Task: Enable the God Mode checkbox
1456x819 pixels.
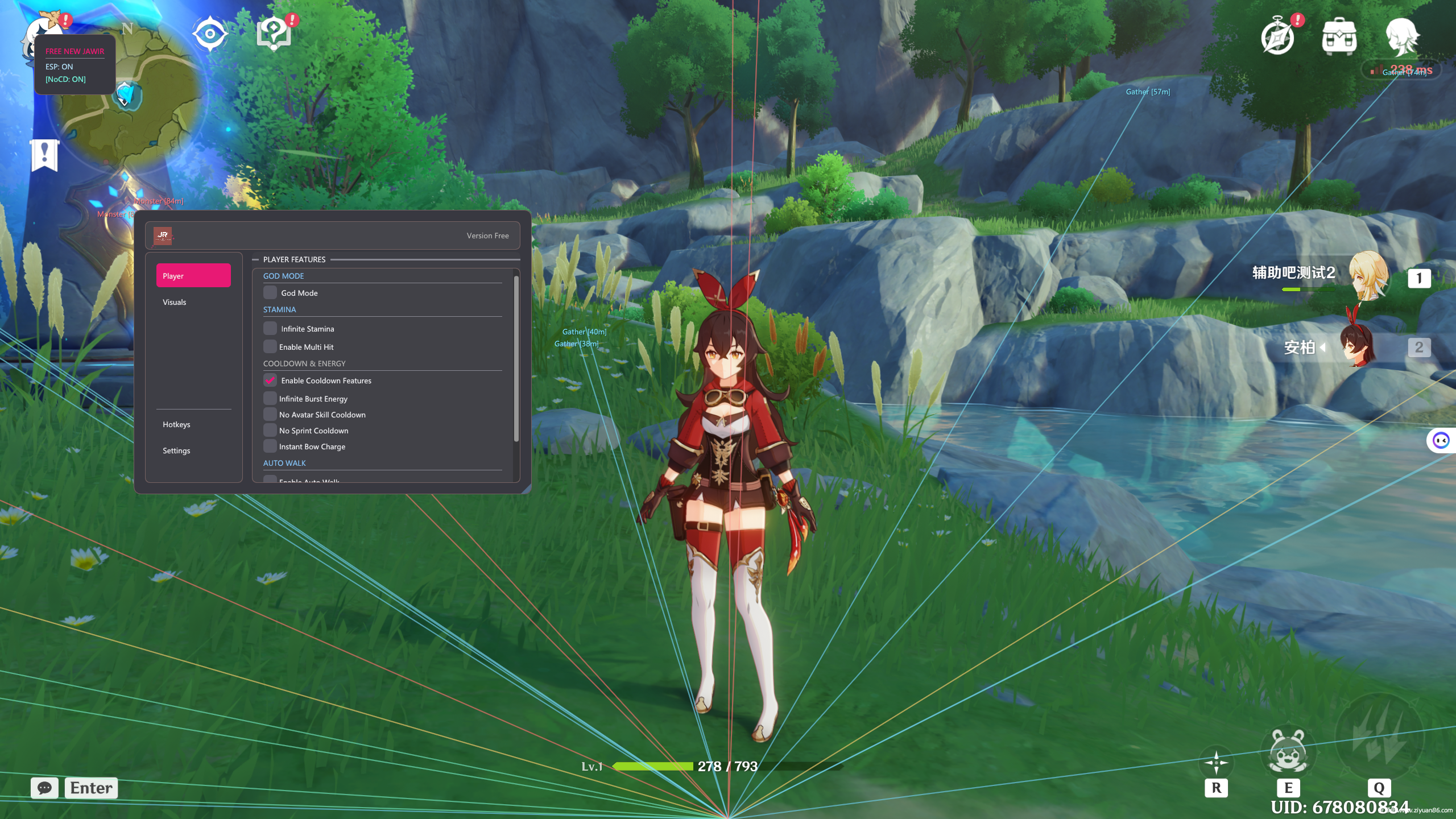Action: click(270, 293)
